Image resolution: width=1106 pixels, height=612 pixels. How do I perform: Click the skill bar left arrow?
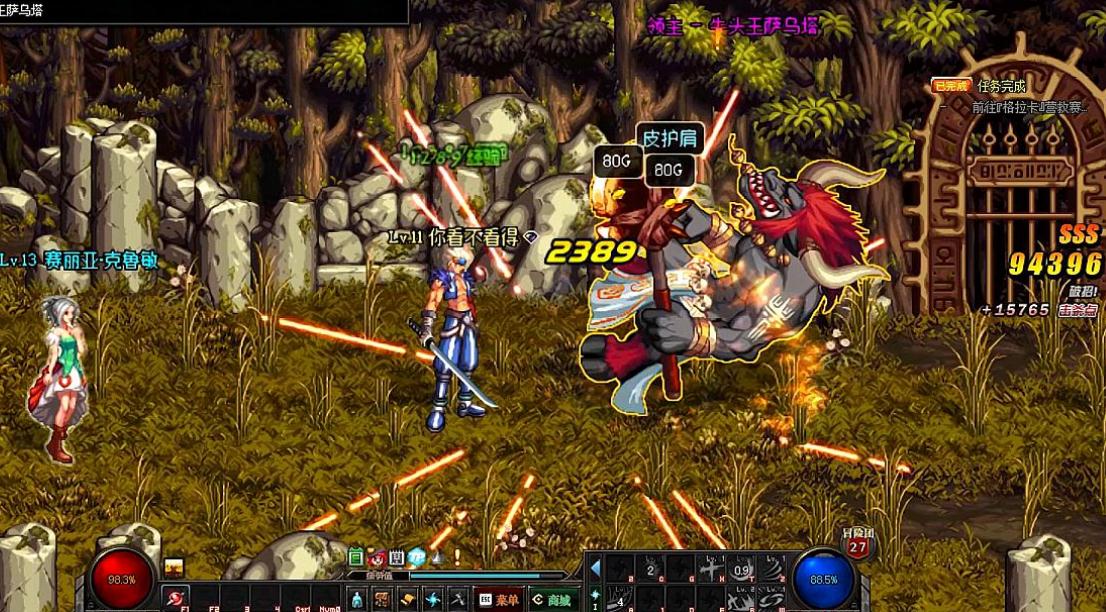[x=595, y=568]
